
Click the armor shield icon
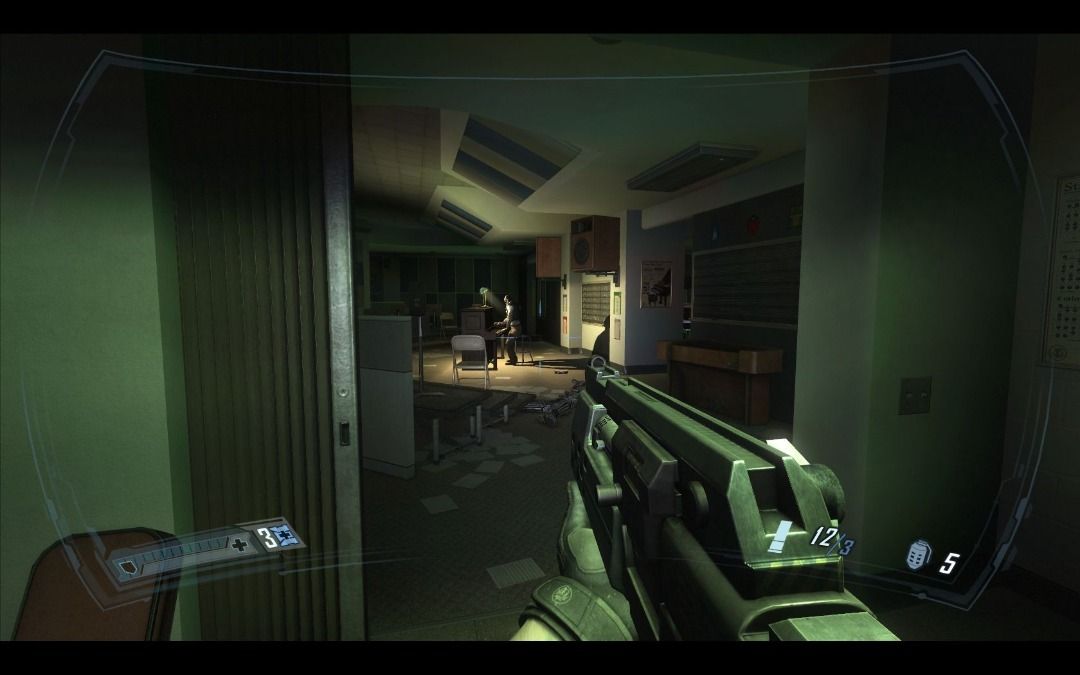click(x=127, y=568)
